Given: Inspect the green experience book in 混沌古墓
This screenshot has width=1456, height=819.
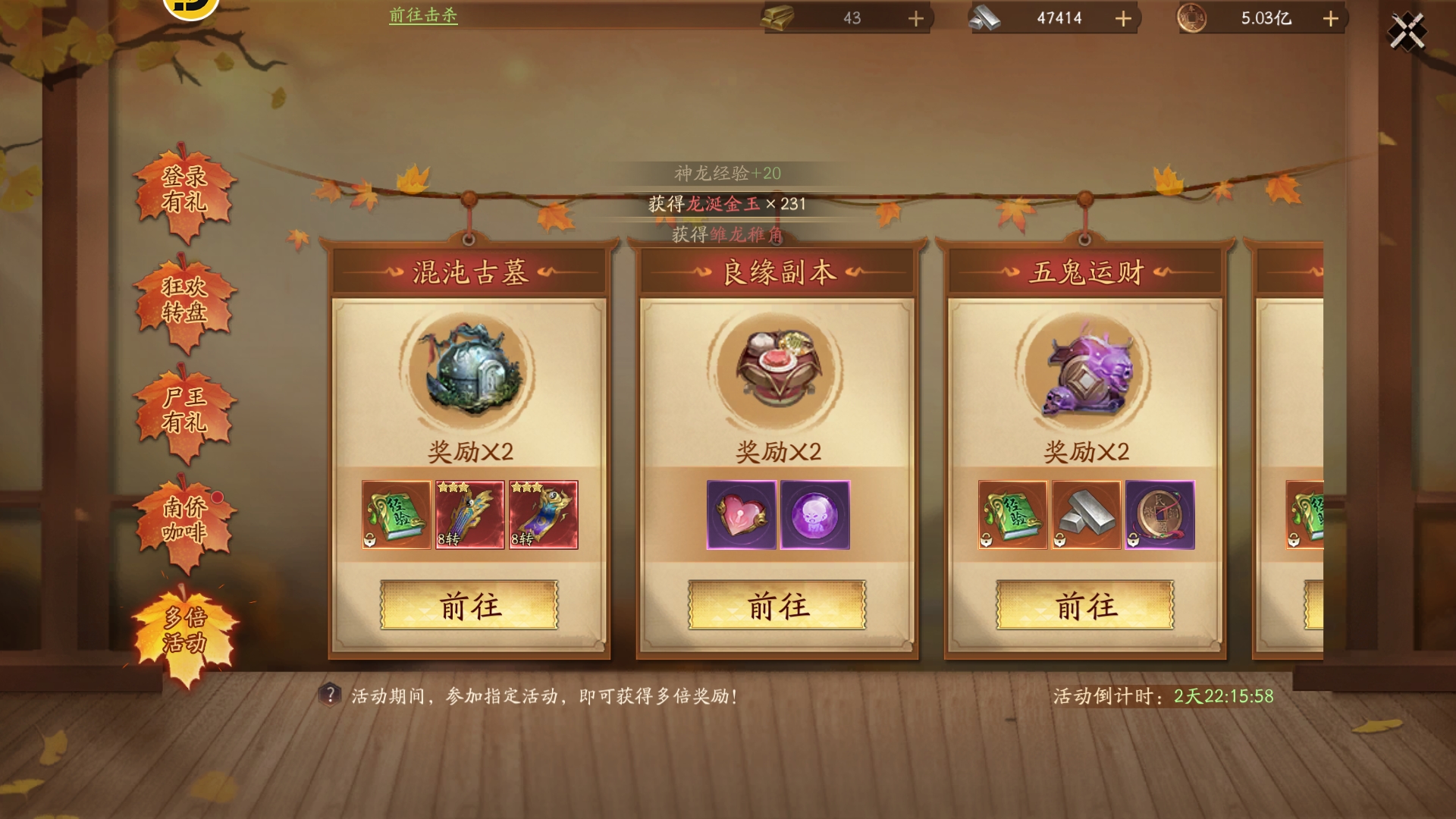Looking at the screenshot, I should pos(396,515).
